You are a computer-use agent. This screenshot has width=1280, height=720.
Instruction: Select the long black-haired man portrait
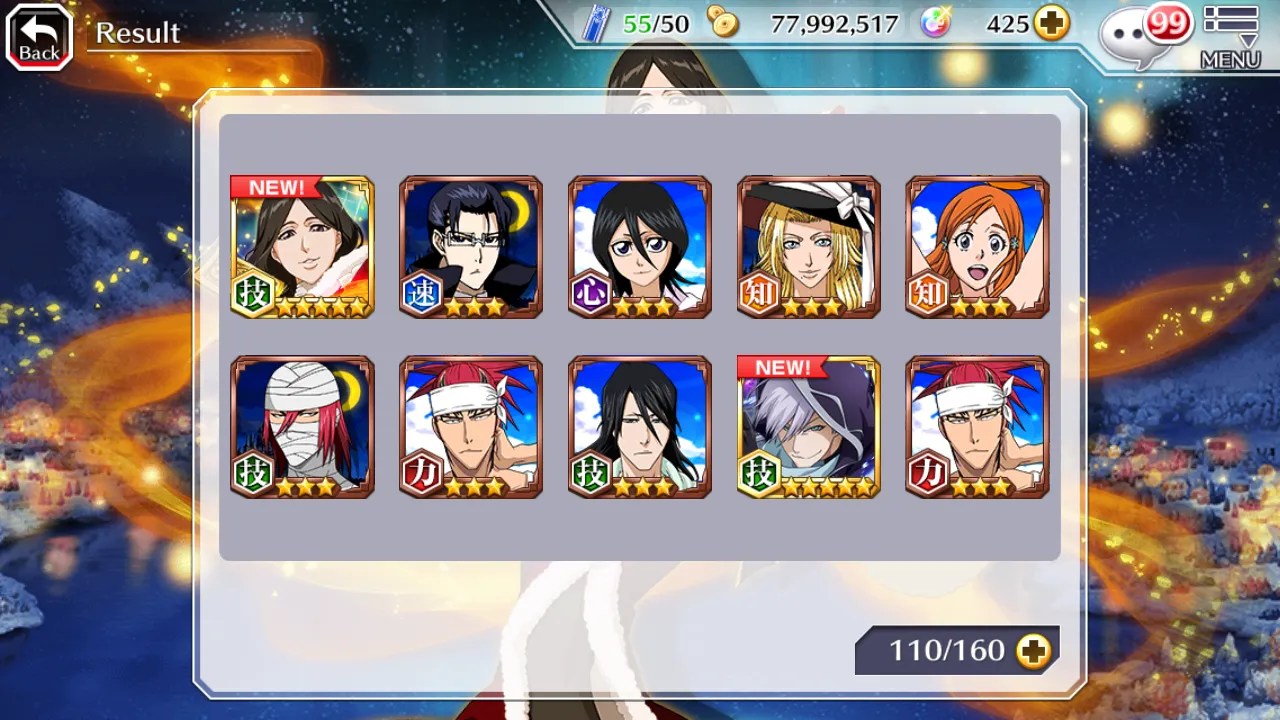tap(640, 427)
